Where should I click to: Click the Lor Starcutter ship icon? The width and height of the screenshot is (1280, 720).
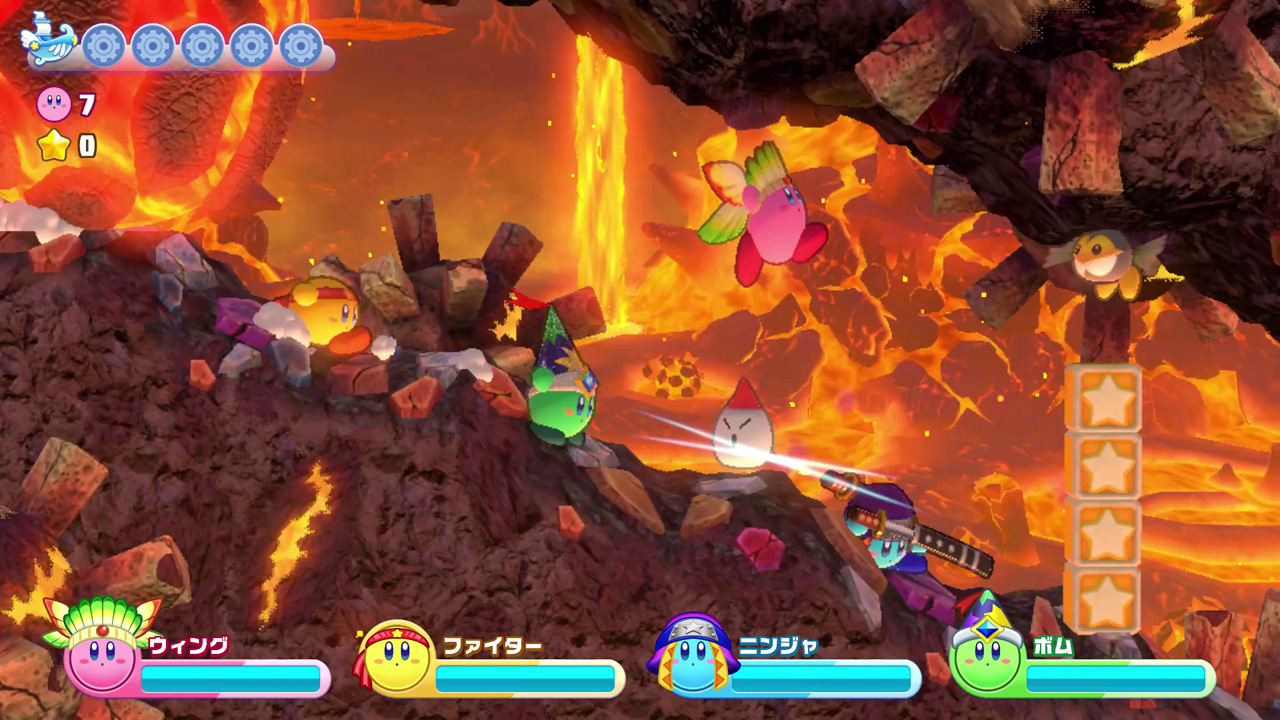point(49,40)
